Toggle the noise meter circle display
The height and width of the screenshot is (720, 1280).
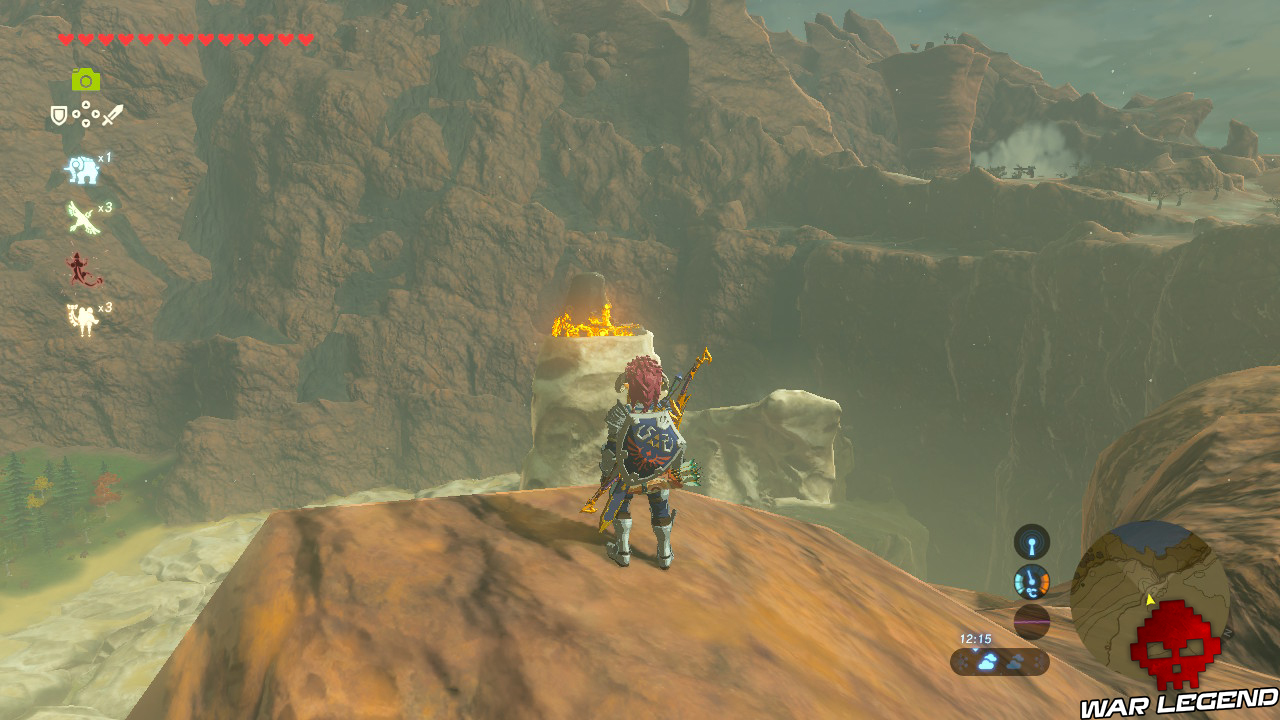[x=1032, y=622]
